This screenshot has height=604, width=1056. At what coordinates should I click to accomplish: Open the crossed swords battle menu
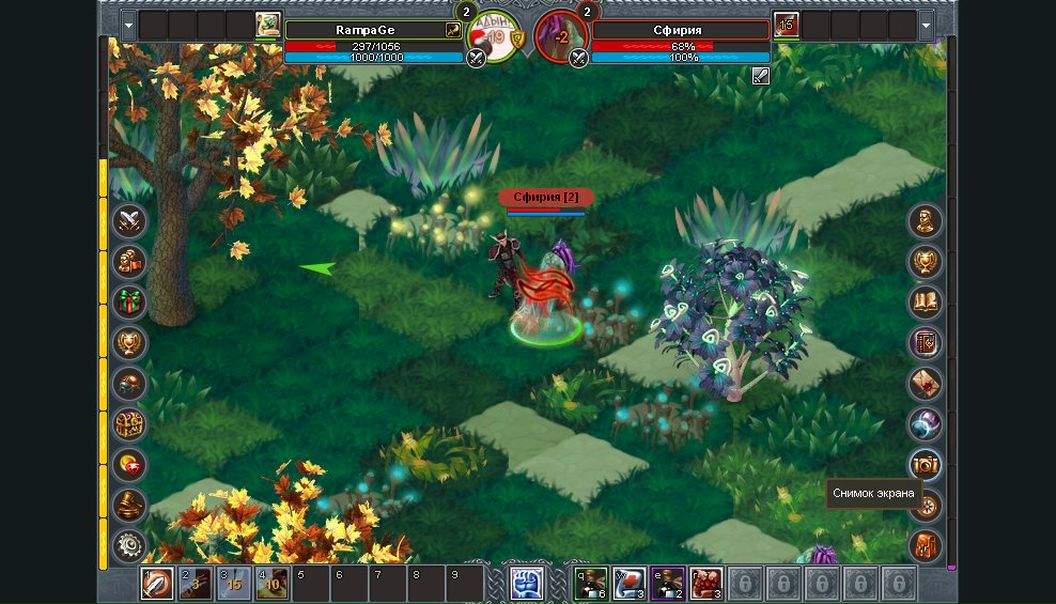pyautogui.click(x=130, y=220)
